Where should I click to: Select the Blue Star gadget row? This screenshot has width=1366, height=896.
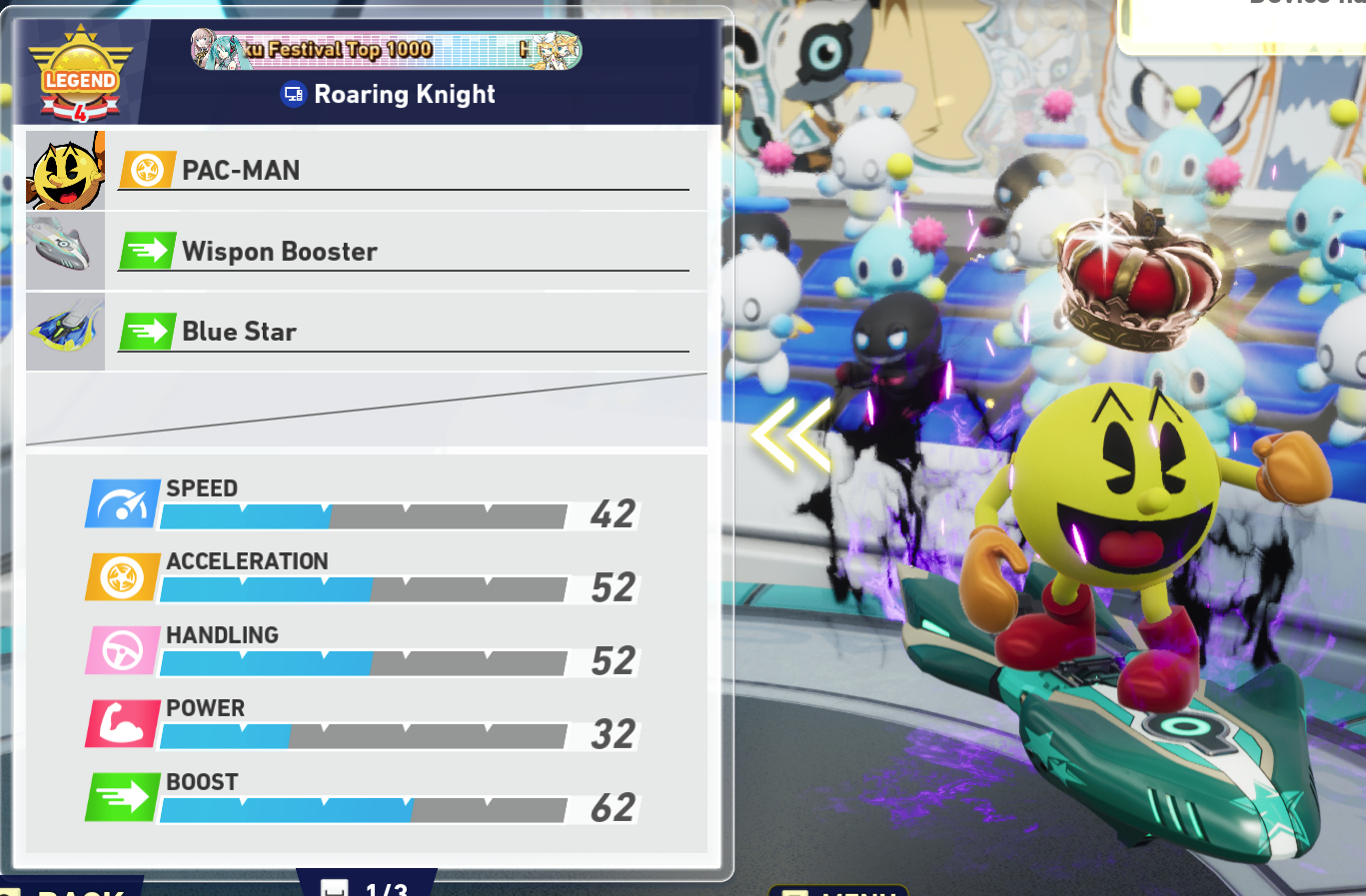pos(366,332)
